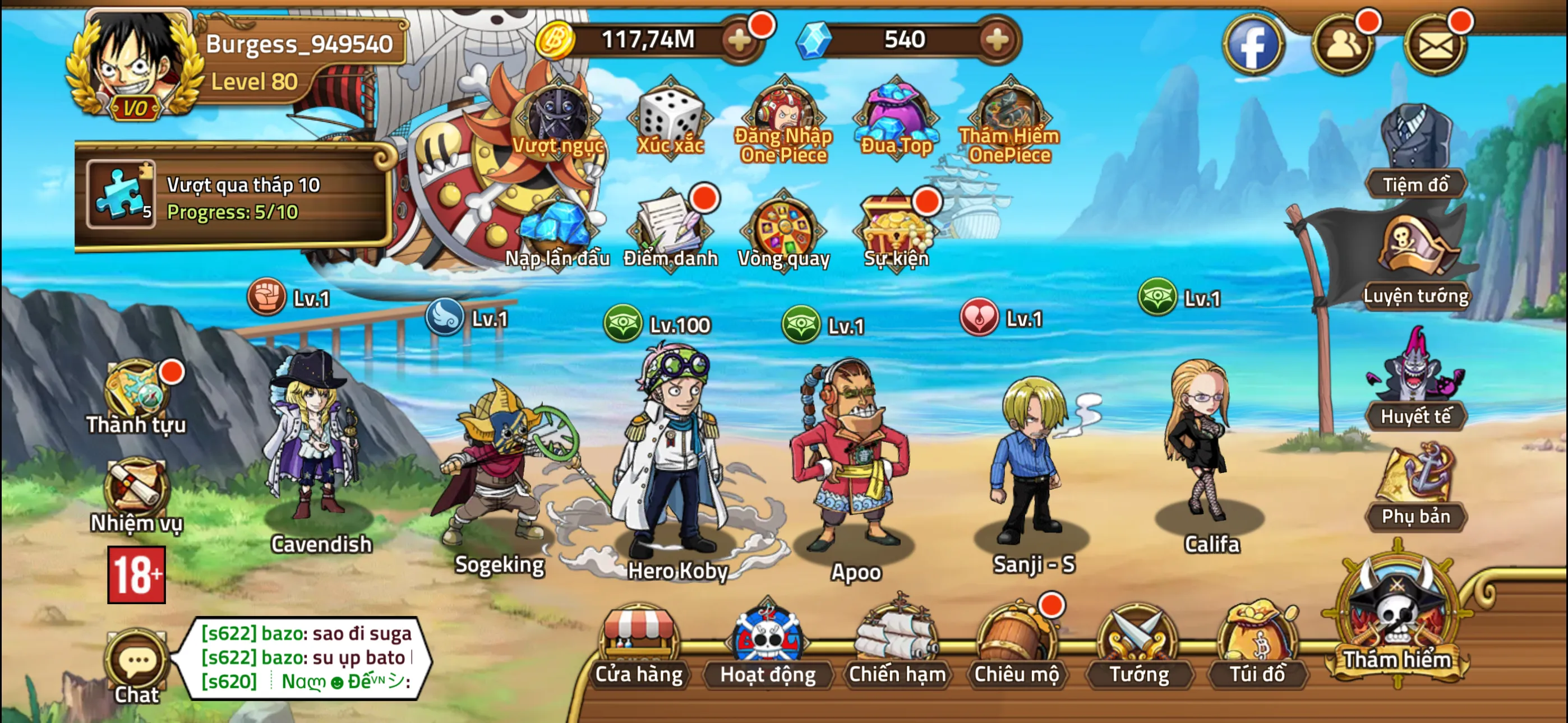Enter the Tiệm đồ outfit shop
This screenshot has height=723, width=1568.
(1415, 152)
